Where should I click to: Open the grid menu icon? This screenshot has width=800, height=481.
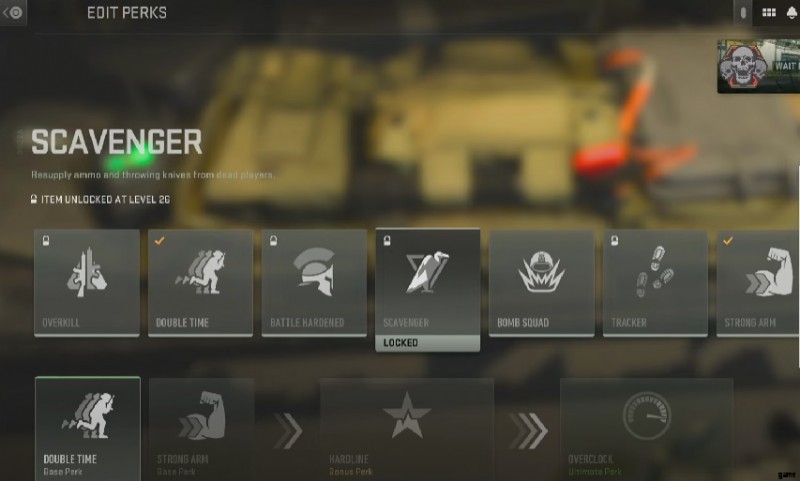click(769, 13)
